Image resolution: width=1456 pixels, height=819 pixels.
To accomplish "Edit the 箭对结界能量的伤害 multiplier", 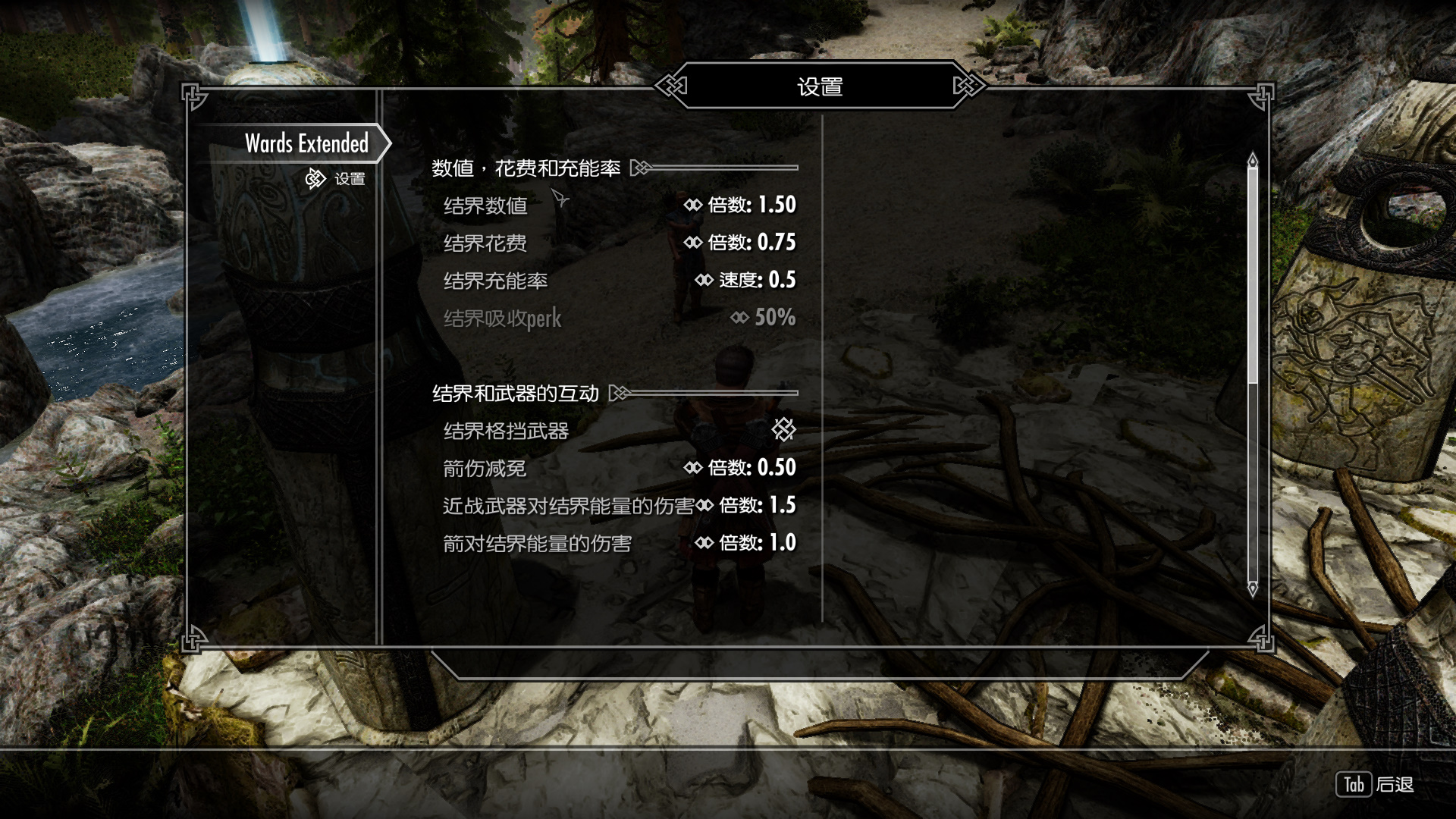I will click(619, 543).
